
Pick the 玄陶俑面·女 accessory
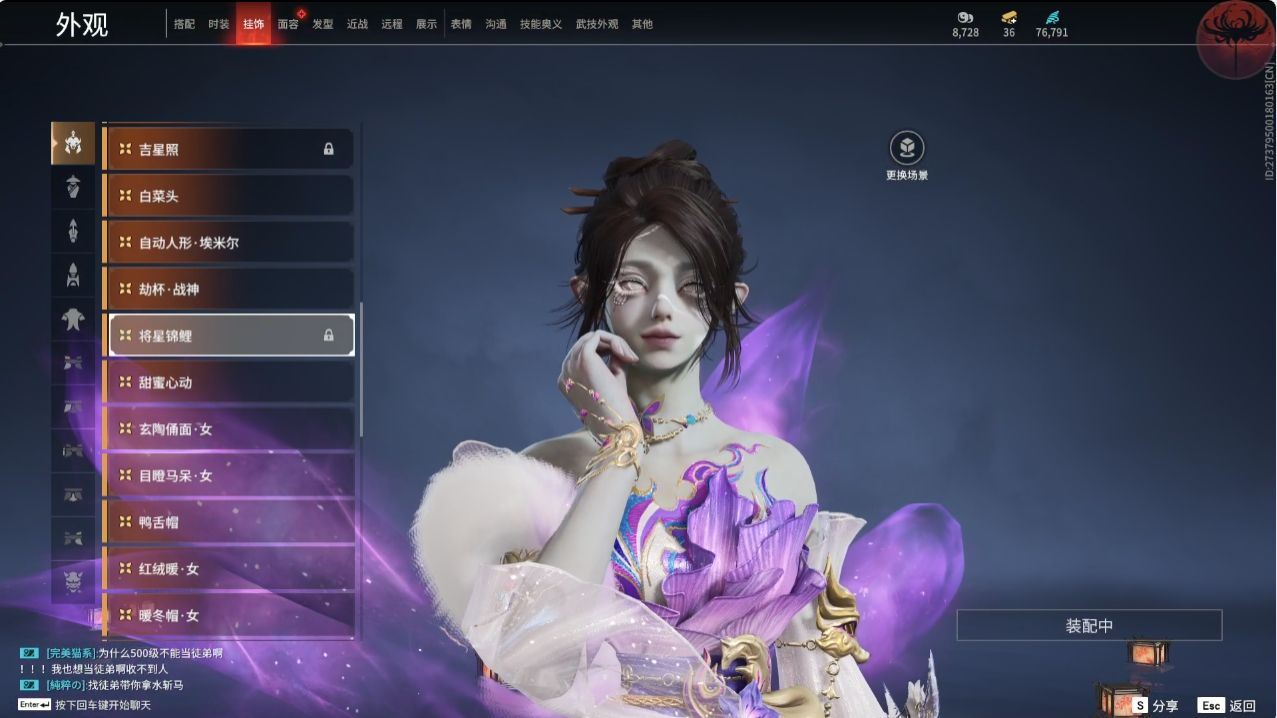pos(229,429)
